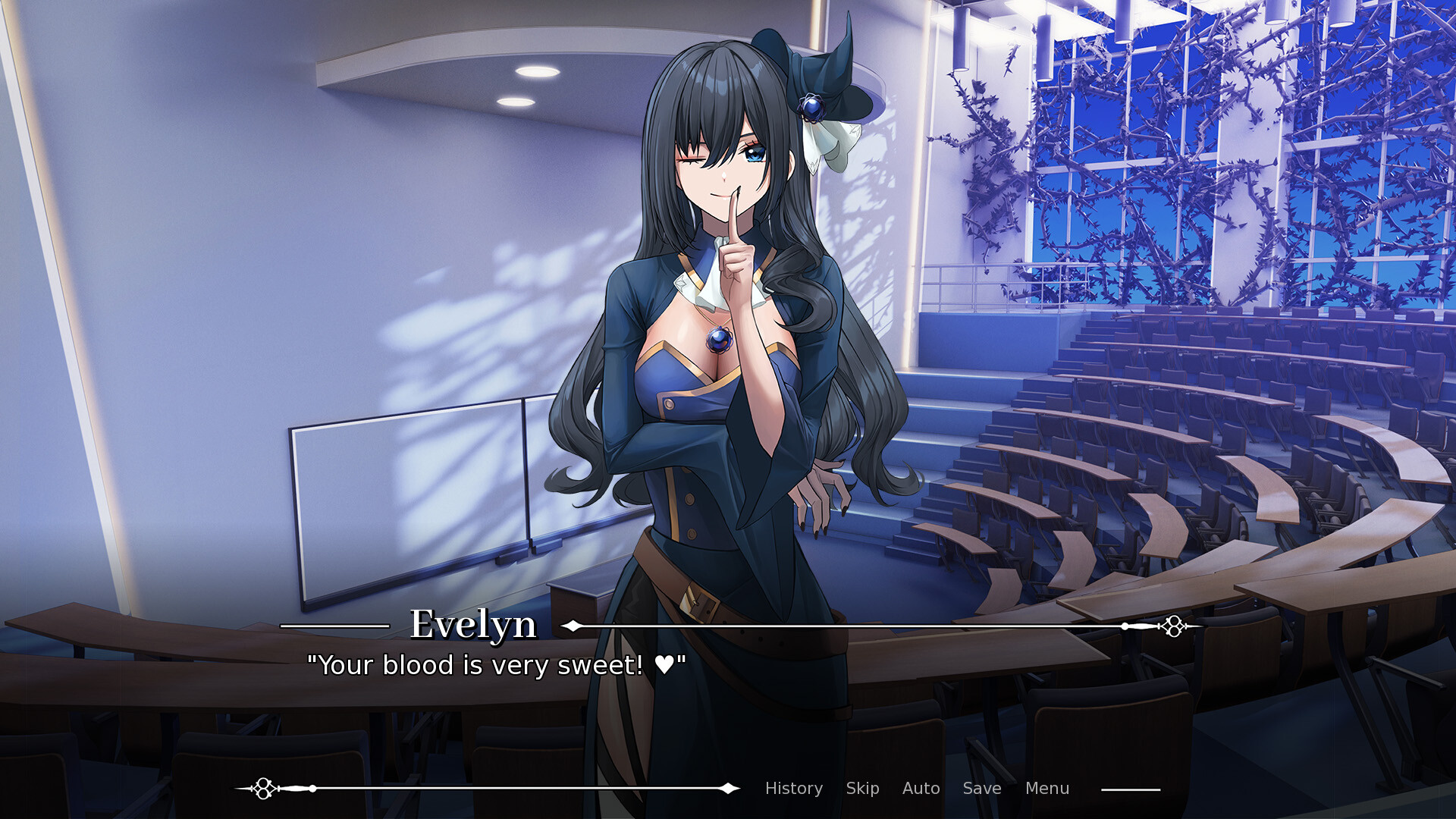The width and height of the screenshot is (1456, 819).
Task: Open the History log
Action: pos(793,789)
